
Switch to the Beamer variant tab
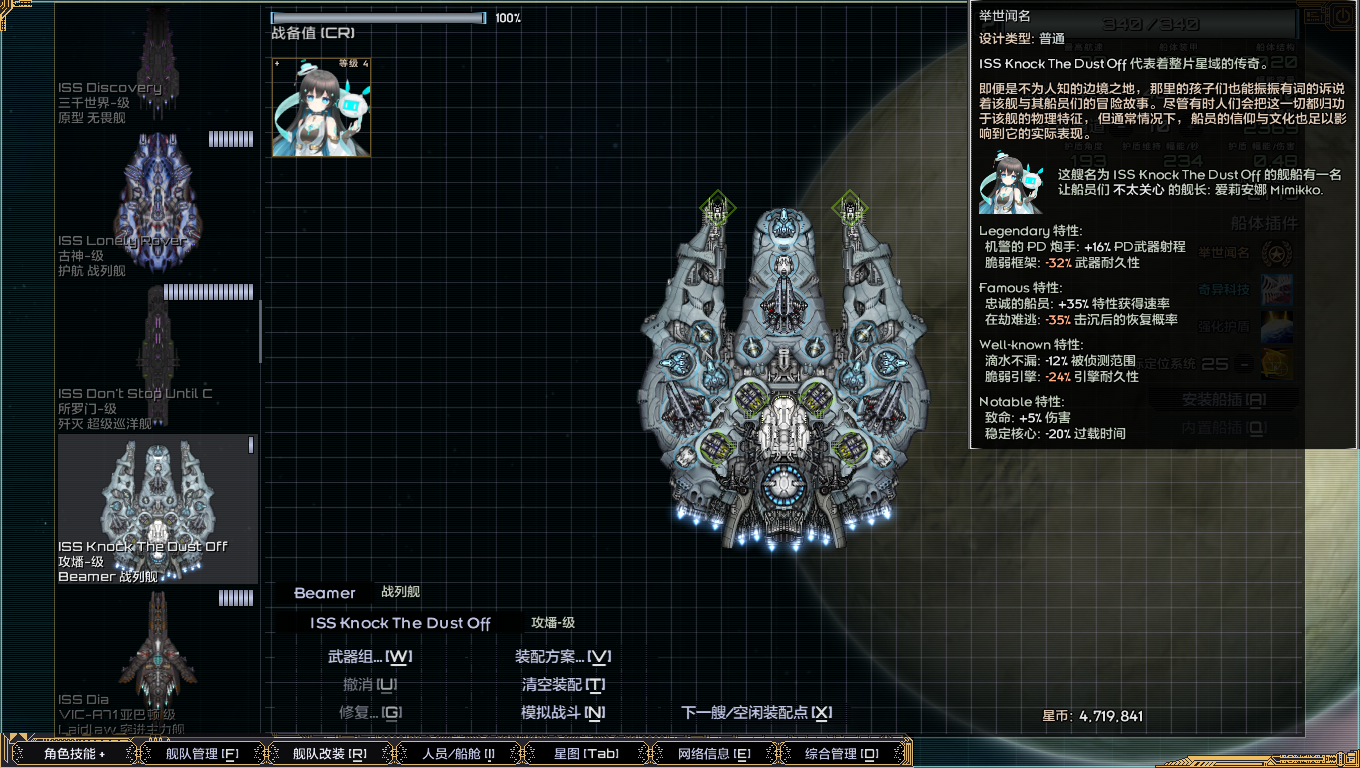(x=326, y=593)
